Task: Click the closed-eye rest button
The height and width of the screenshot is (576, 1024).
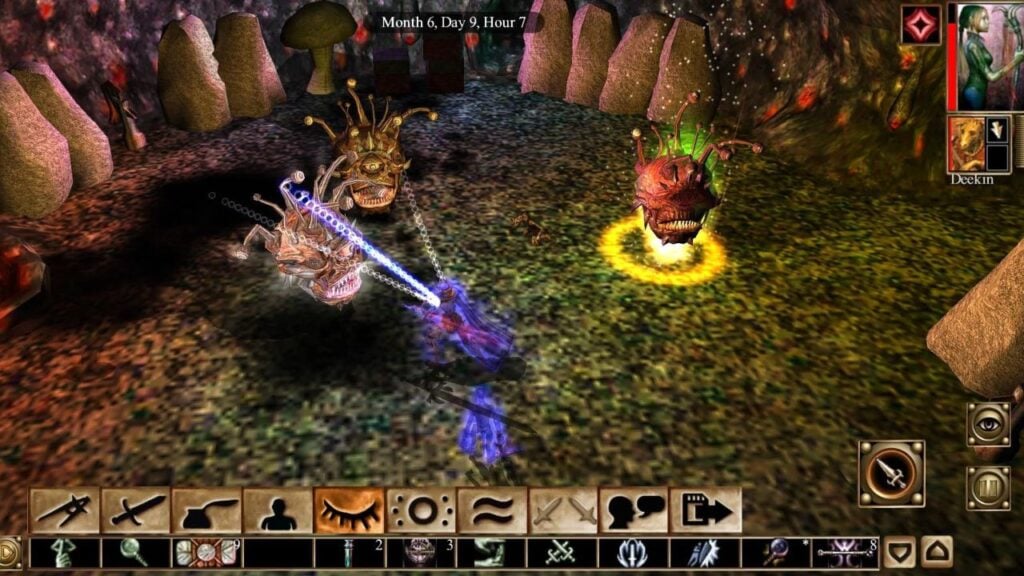Action: 349,511
